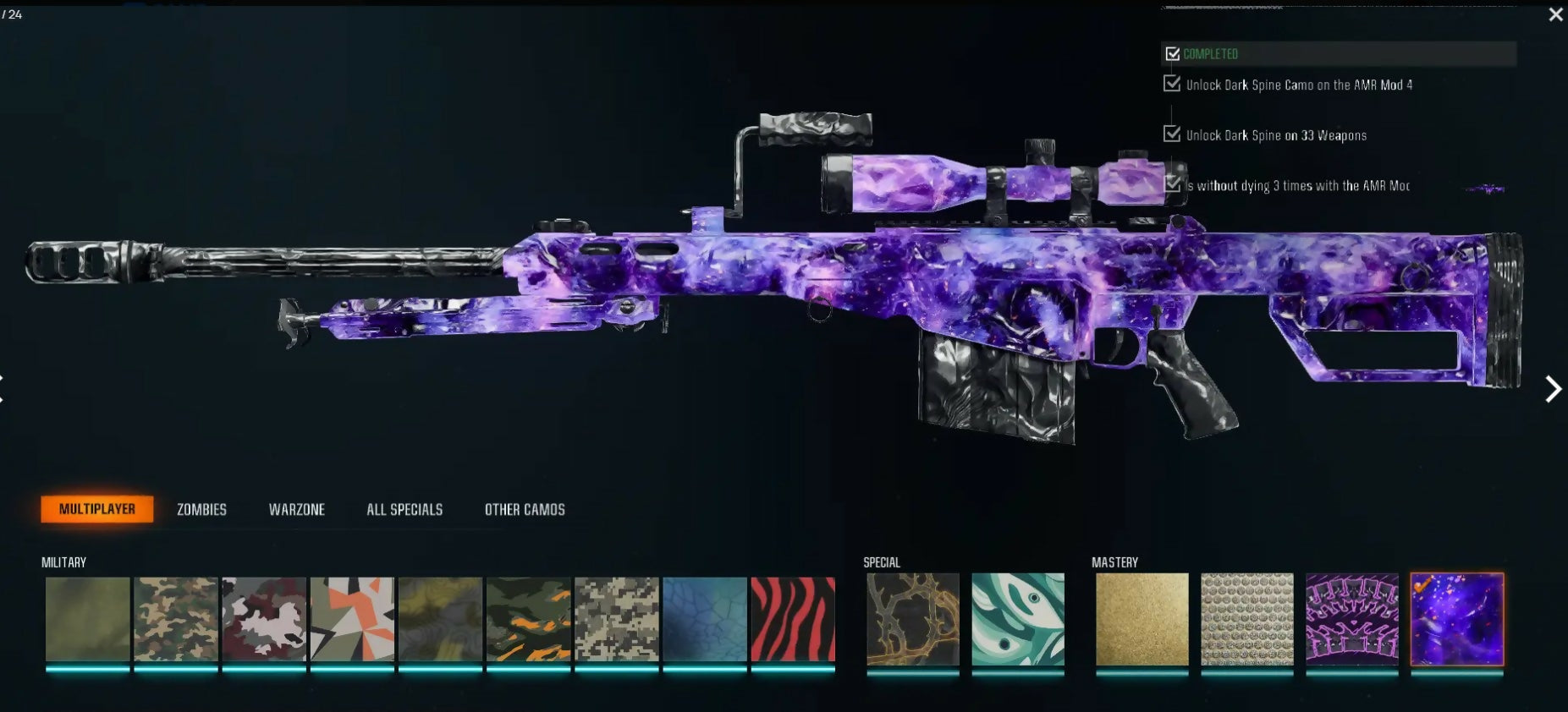The height and width of the screenshot is (712, 1568).
Task: Pick the grey digital pixel camo
Action: pyautogui.click(x=617, y=619)
